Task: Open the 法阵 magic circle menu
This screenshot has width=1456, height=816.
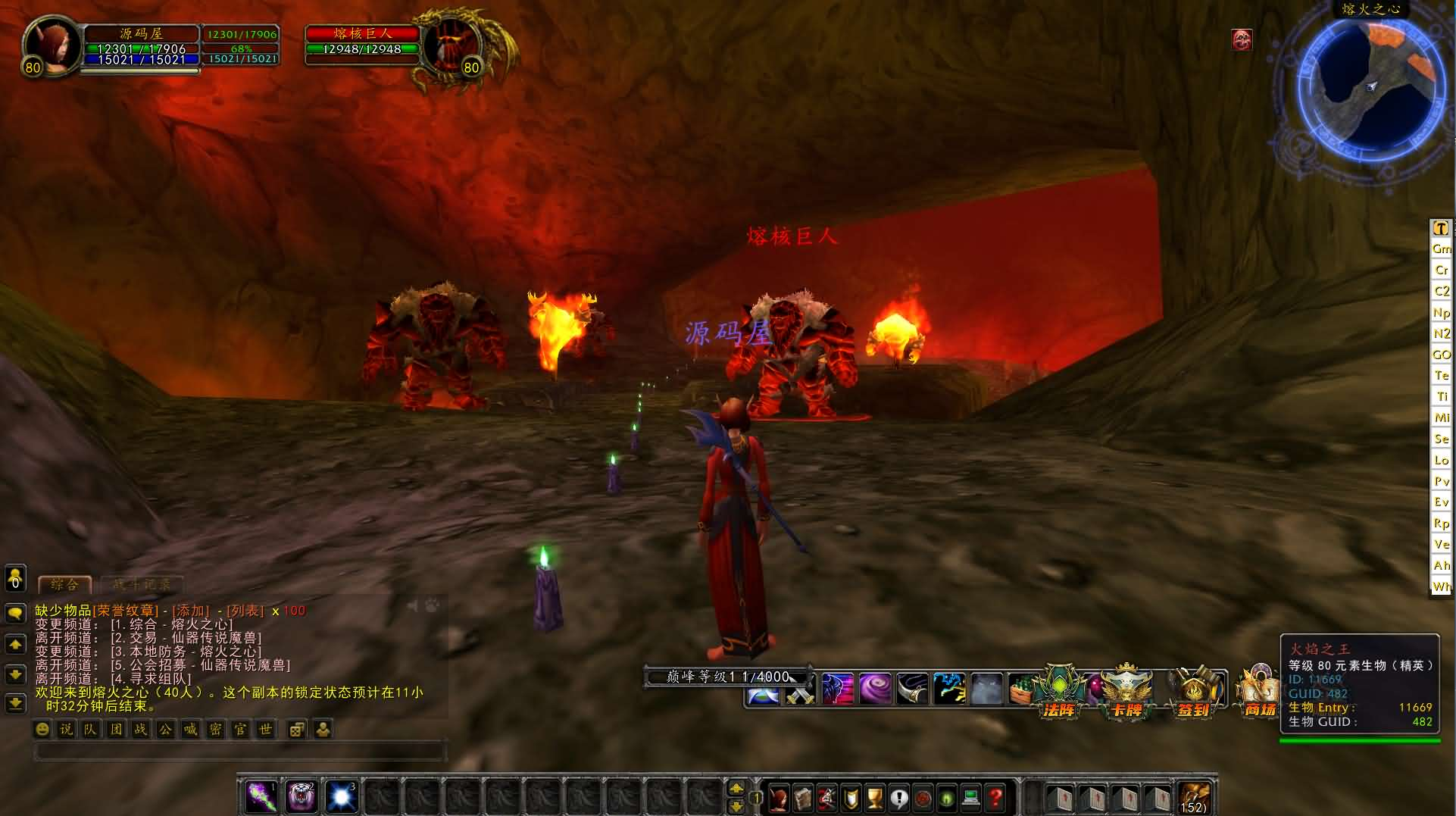Action: coord(1058,691)
